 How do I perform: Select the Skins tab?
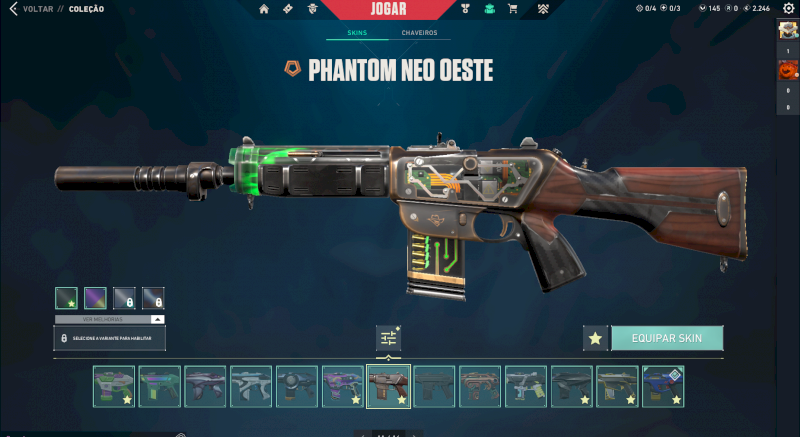tap(356, 33)
